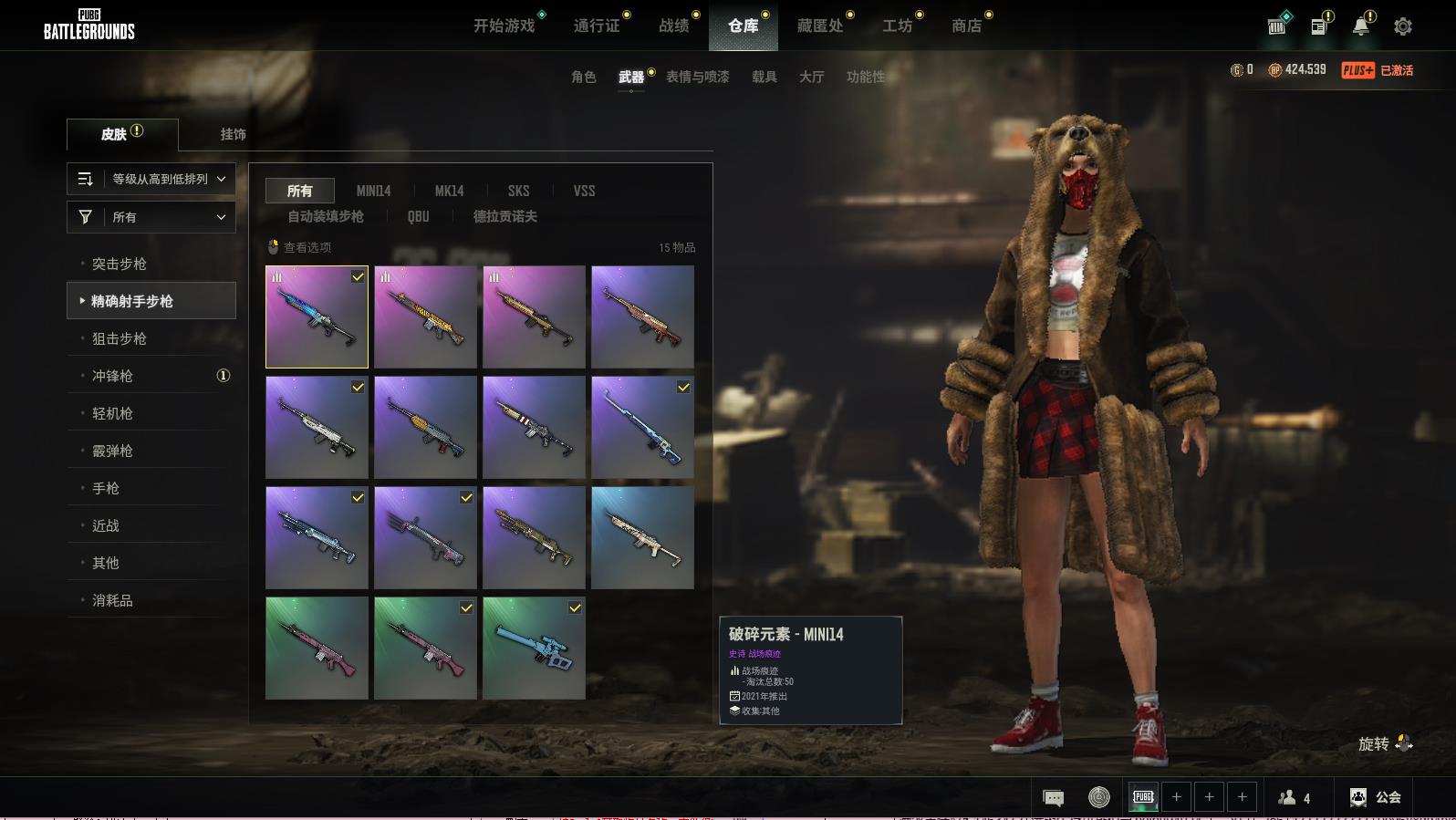Select the 载具 vehicles sub-tab
The image size is (1456, 820).
click(764, 77)
